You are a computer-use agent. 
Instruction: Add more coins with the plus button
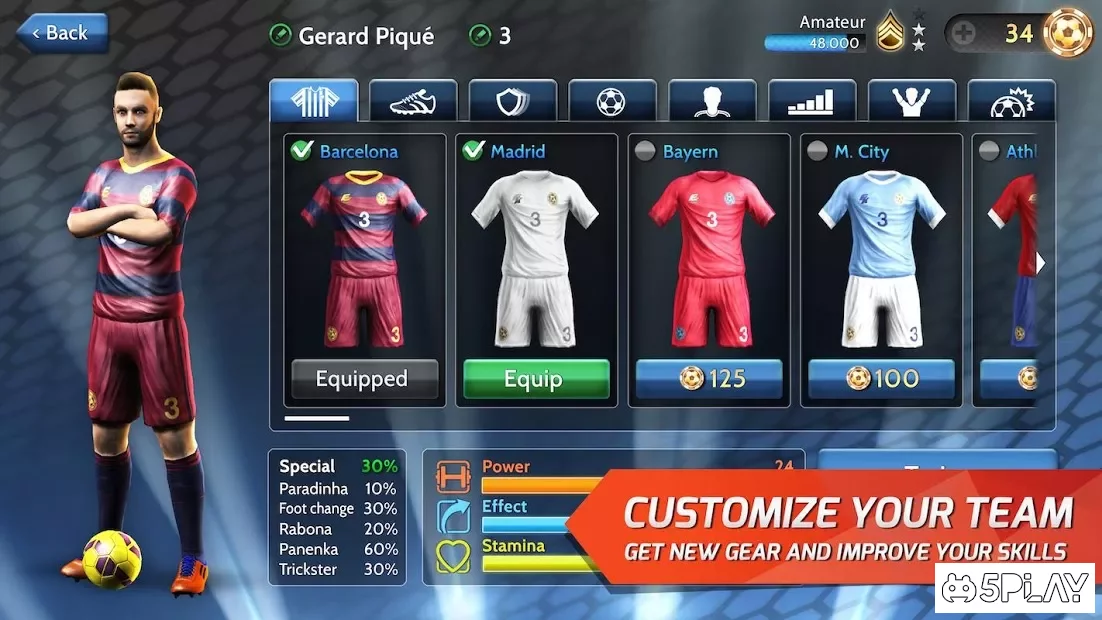click(x=964, y=34)
